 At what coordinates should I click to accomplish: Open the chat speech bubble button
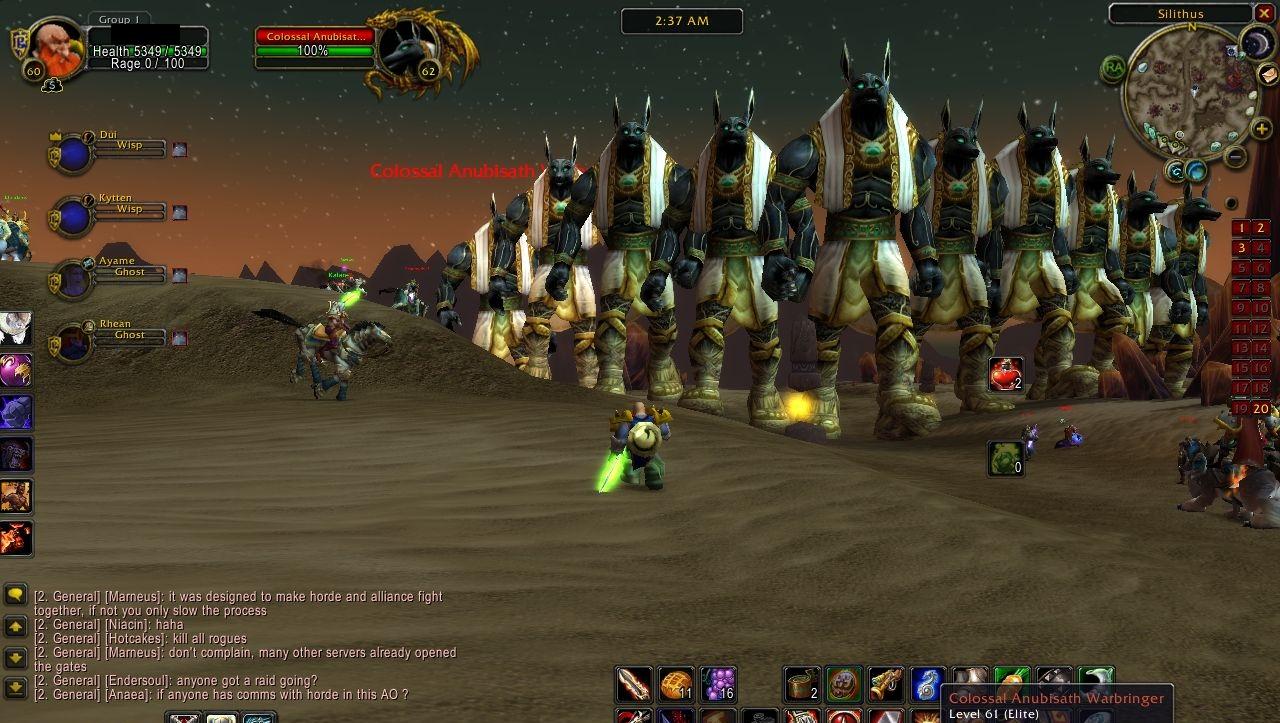tap(15, 595)
